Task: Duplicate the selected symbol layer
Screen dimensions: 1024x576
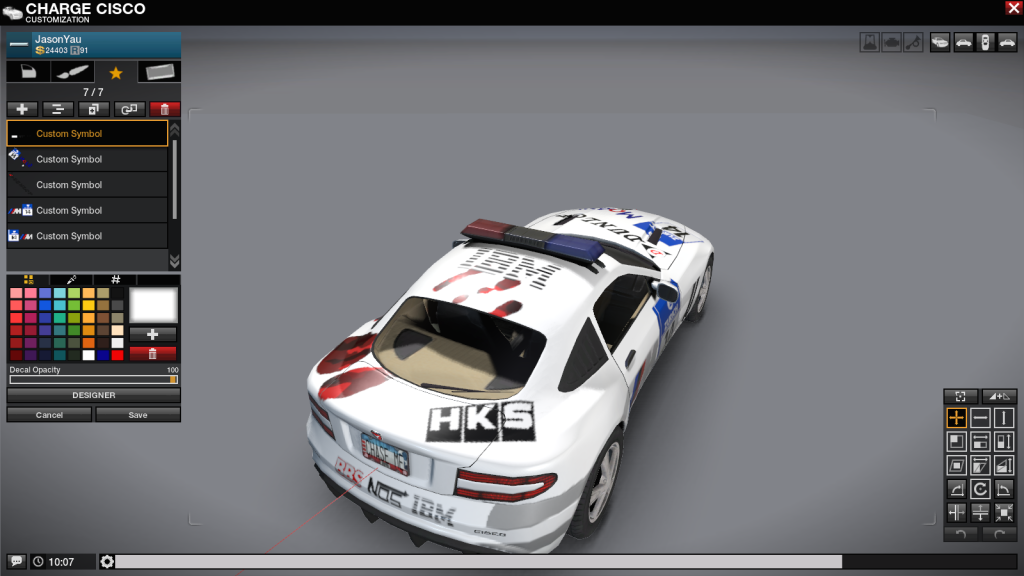Action: click(x=93, y=109)
